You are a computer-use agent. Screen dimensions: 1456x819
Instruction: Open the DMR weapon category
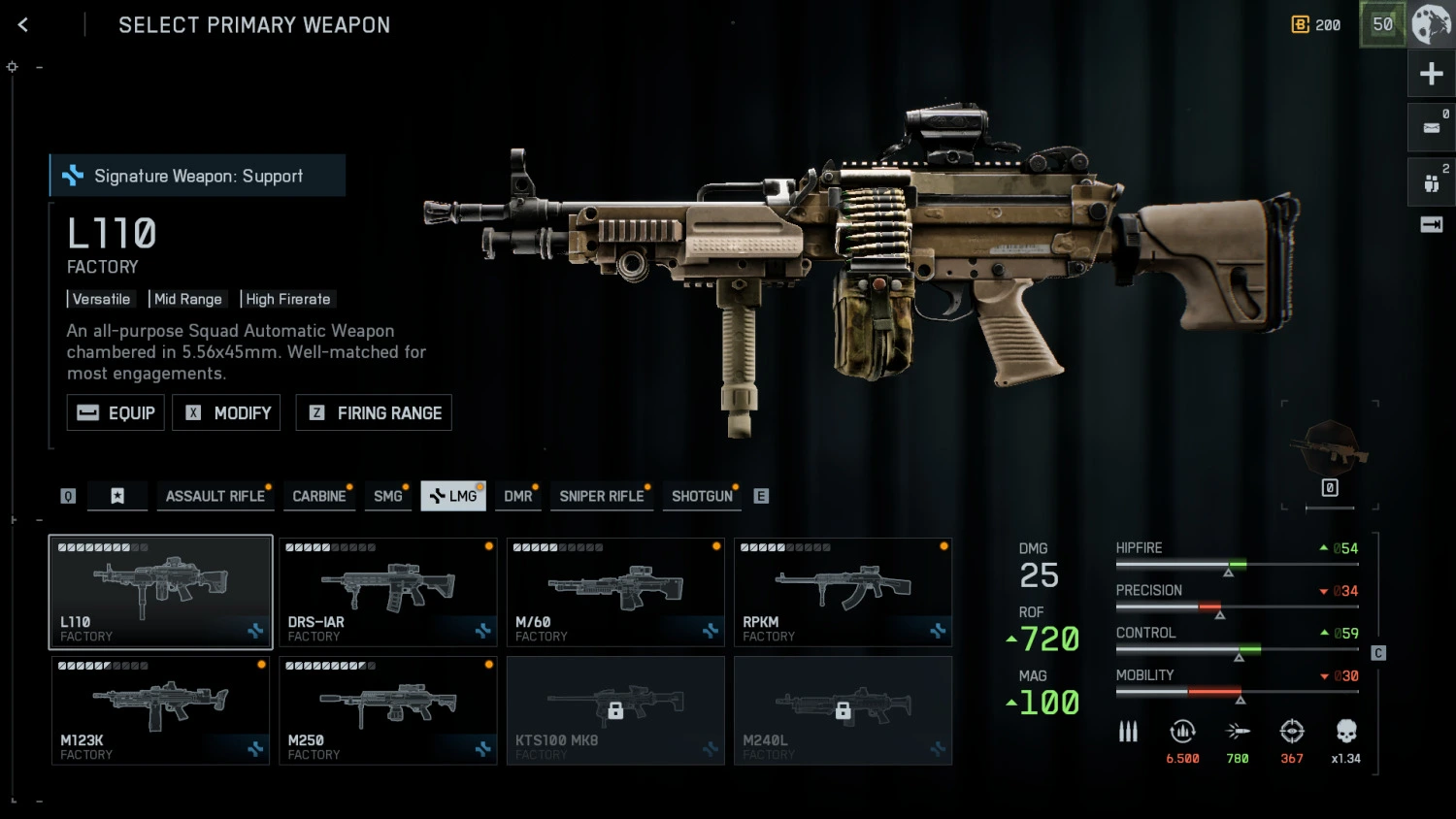[518, 496]
